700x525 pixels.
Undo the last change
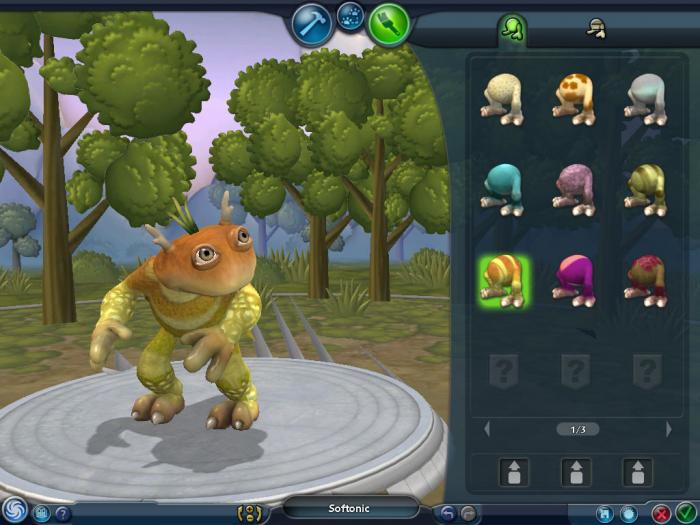coord(448,513)
